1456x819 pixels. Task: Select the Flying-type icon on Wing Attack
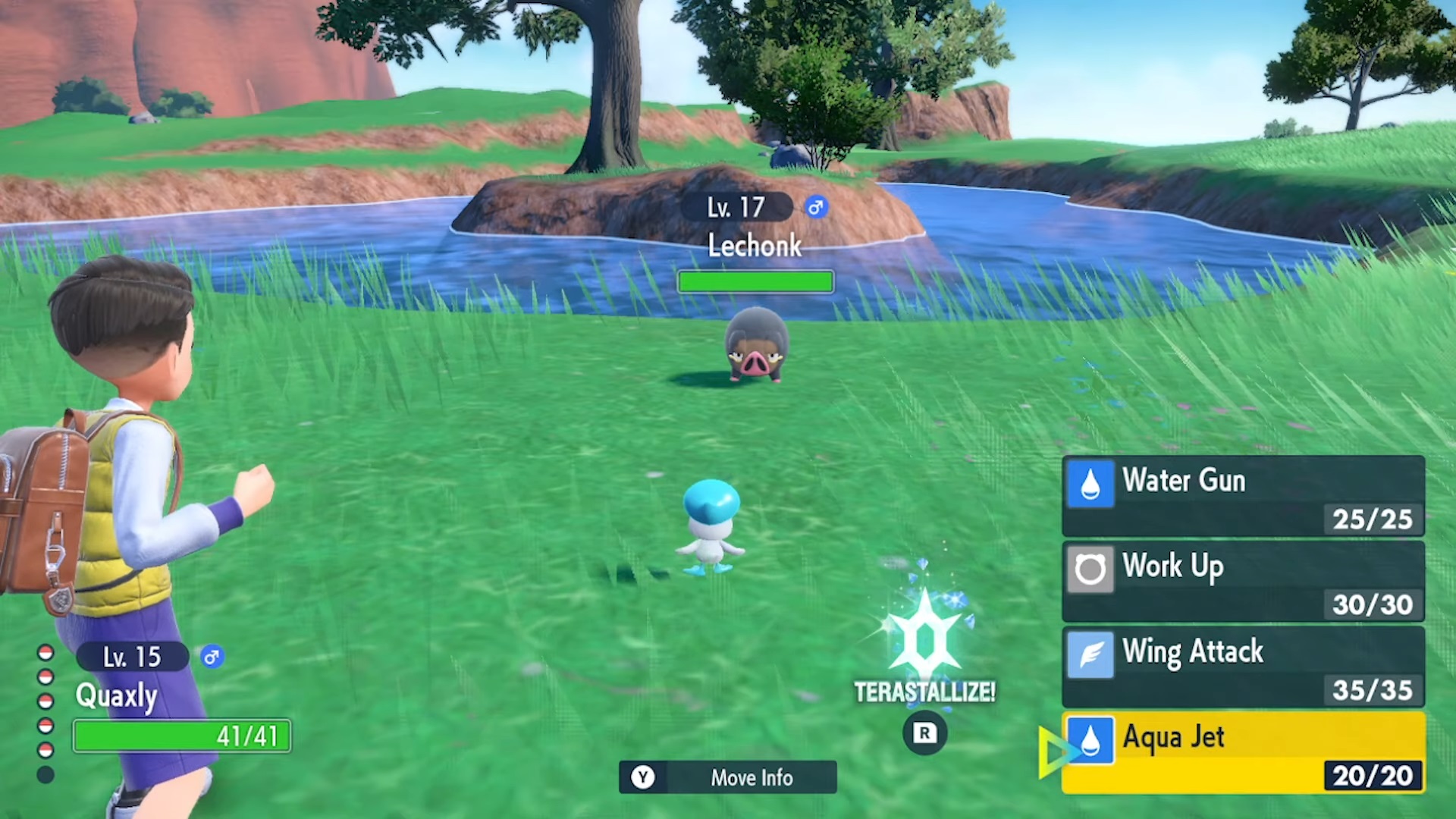point(1090,654)
